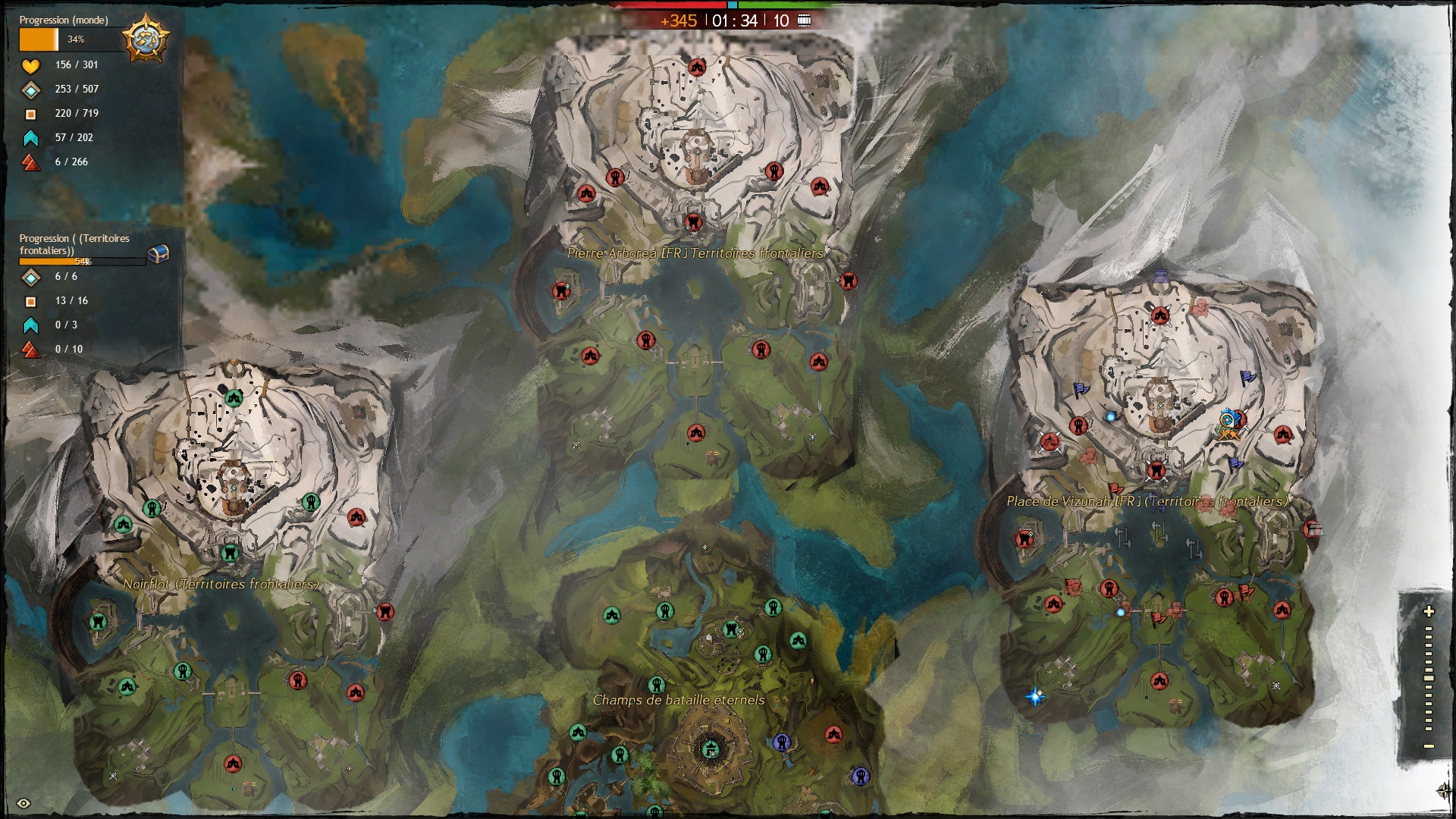The height and width of the screenshot is (819, 1456).
Task: Select the Pierre Arborea borderlands map label
Action: coord(695,253)
